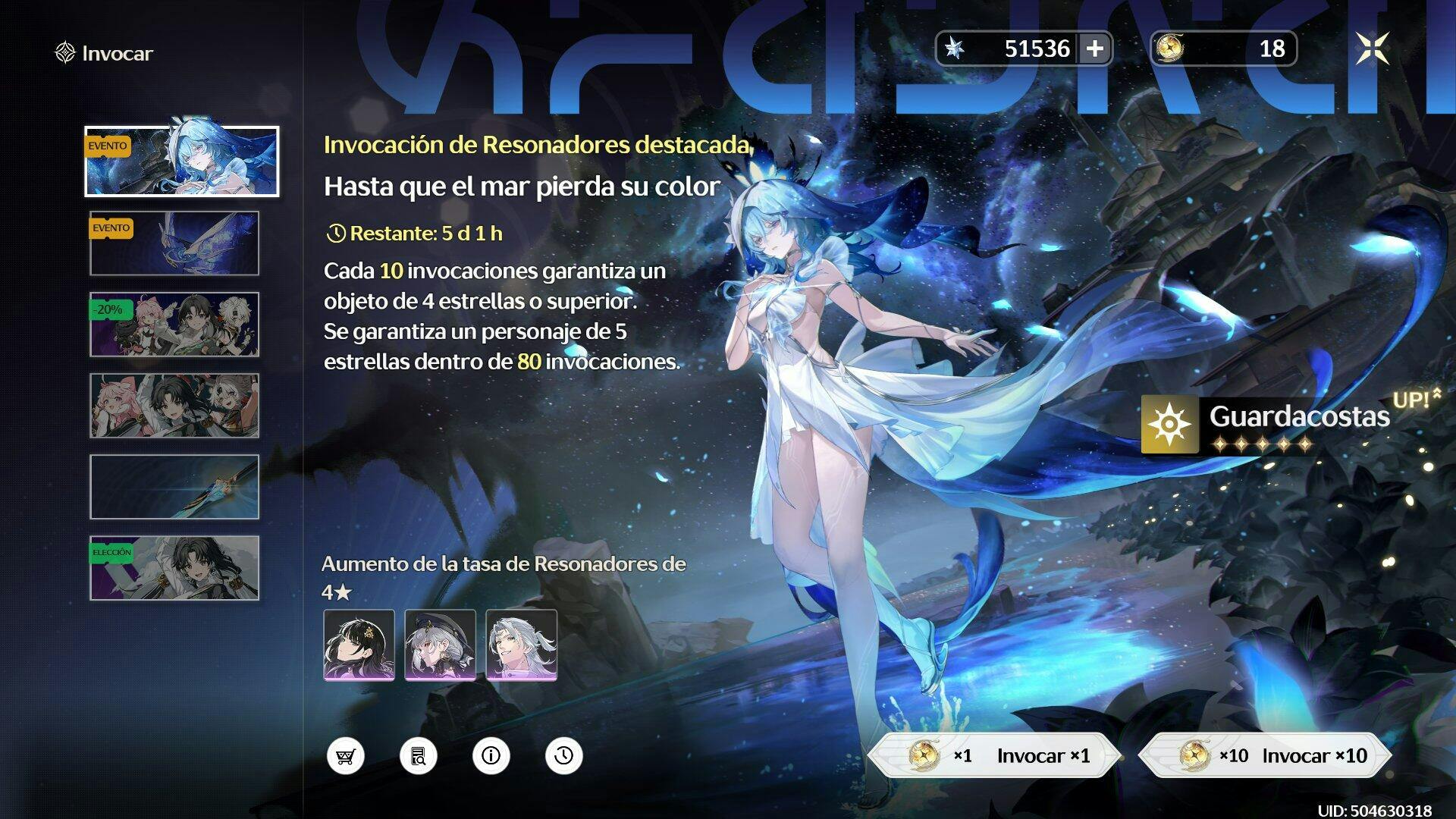Show banner info with the i icon
1456x819 pixels.
(491, 756)
